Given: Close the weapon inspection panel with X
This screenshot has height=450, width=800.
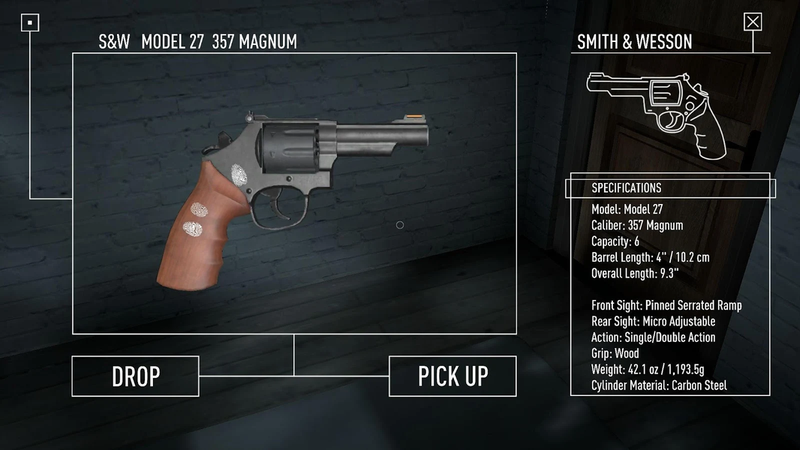Looking at the screenshot, I should tap(753, 21).
